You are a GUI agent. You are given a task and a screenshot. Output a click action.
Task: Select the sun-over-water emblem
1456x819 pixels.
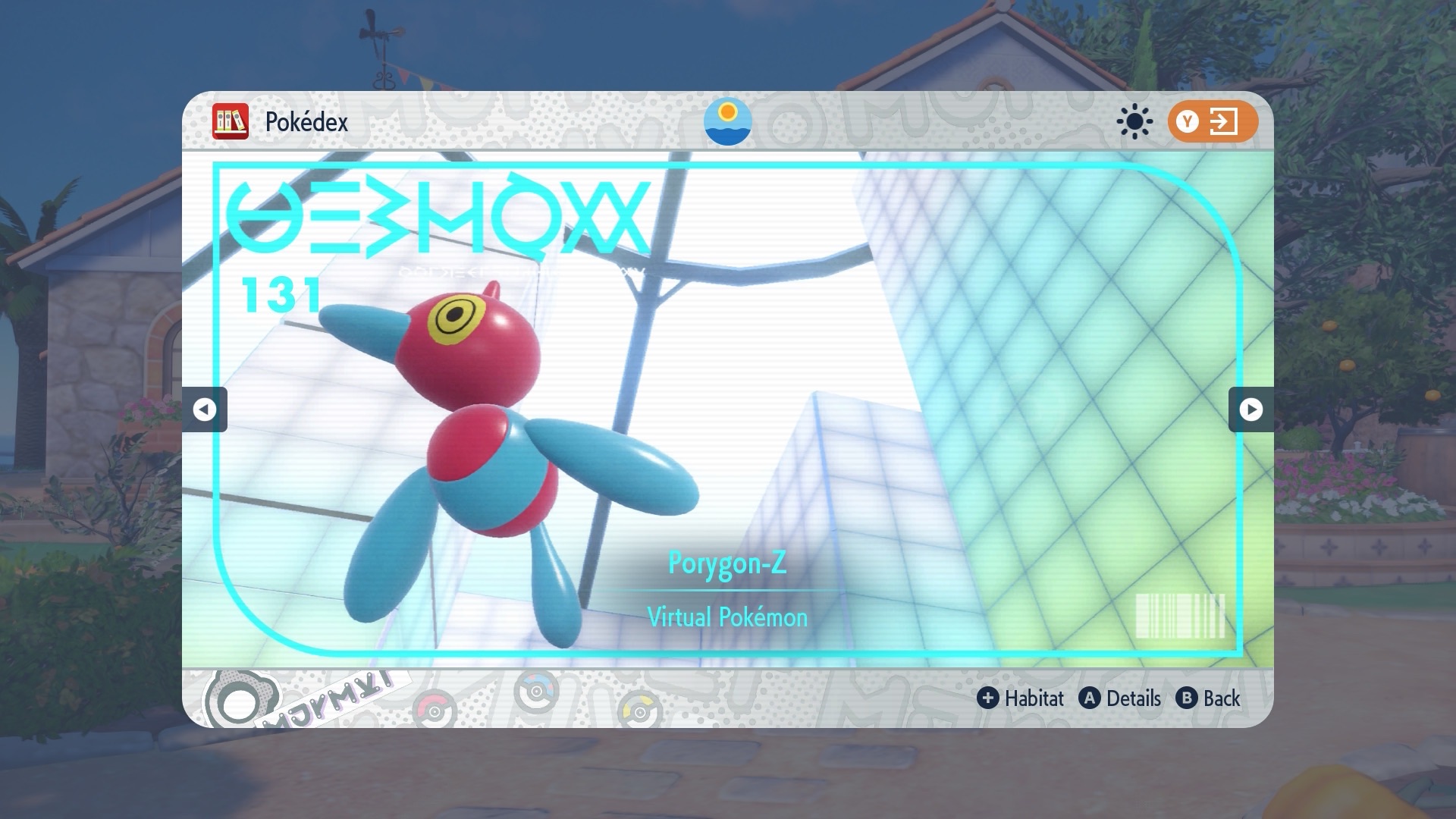click(727, 121)
